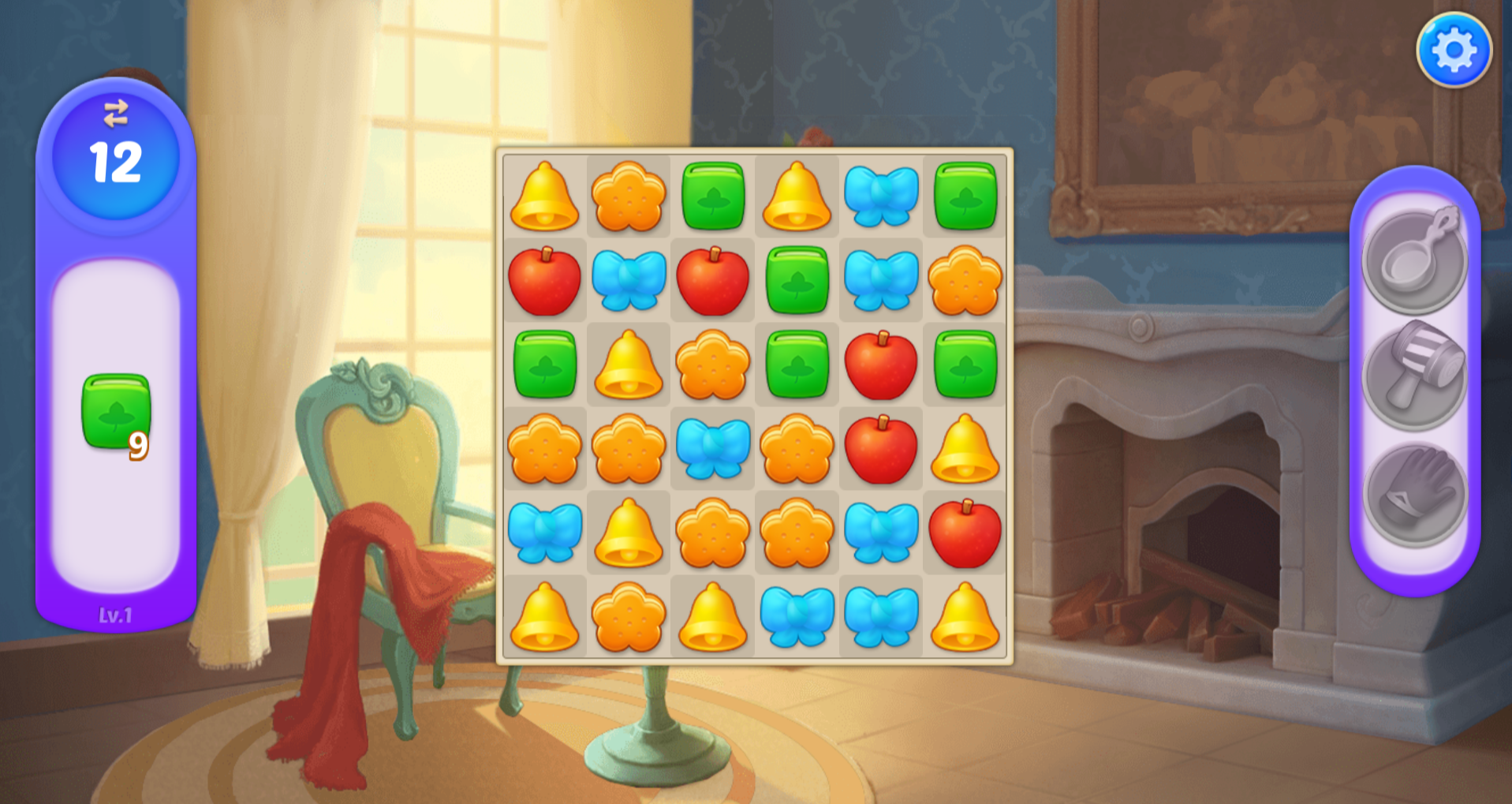Tap a bow piece in the bottom row

click(797, 619)
